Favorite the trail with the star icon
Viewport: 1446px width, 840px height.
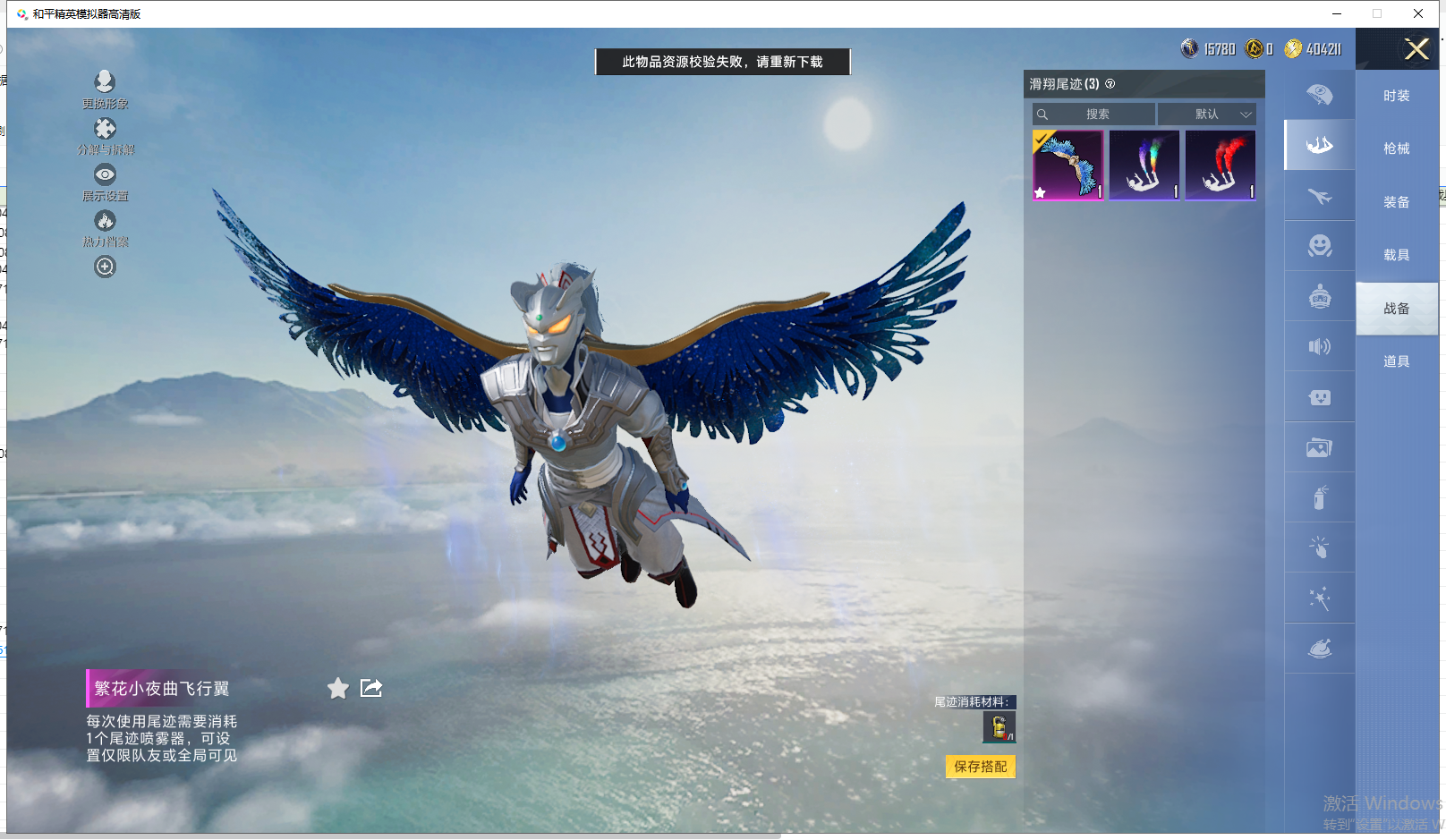337,688
